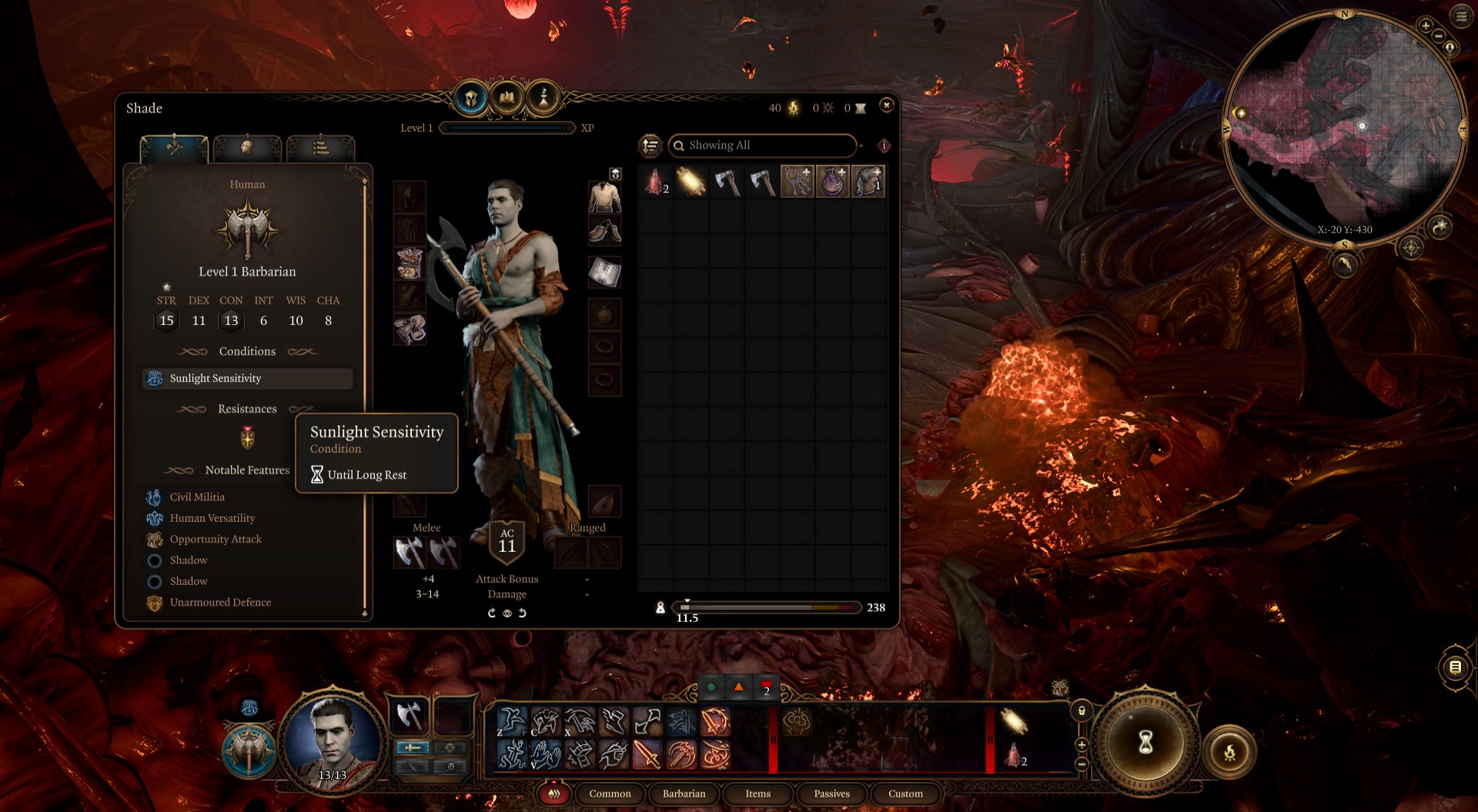
Task: Zoom in on the minimap
Action: pyautogui.click(x=1426, y=26)
